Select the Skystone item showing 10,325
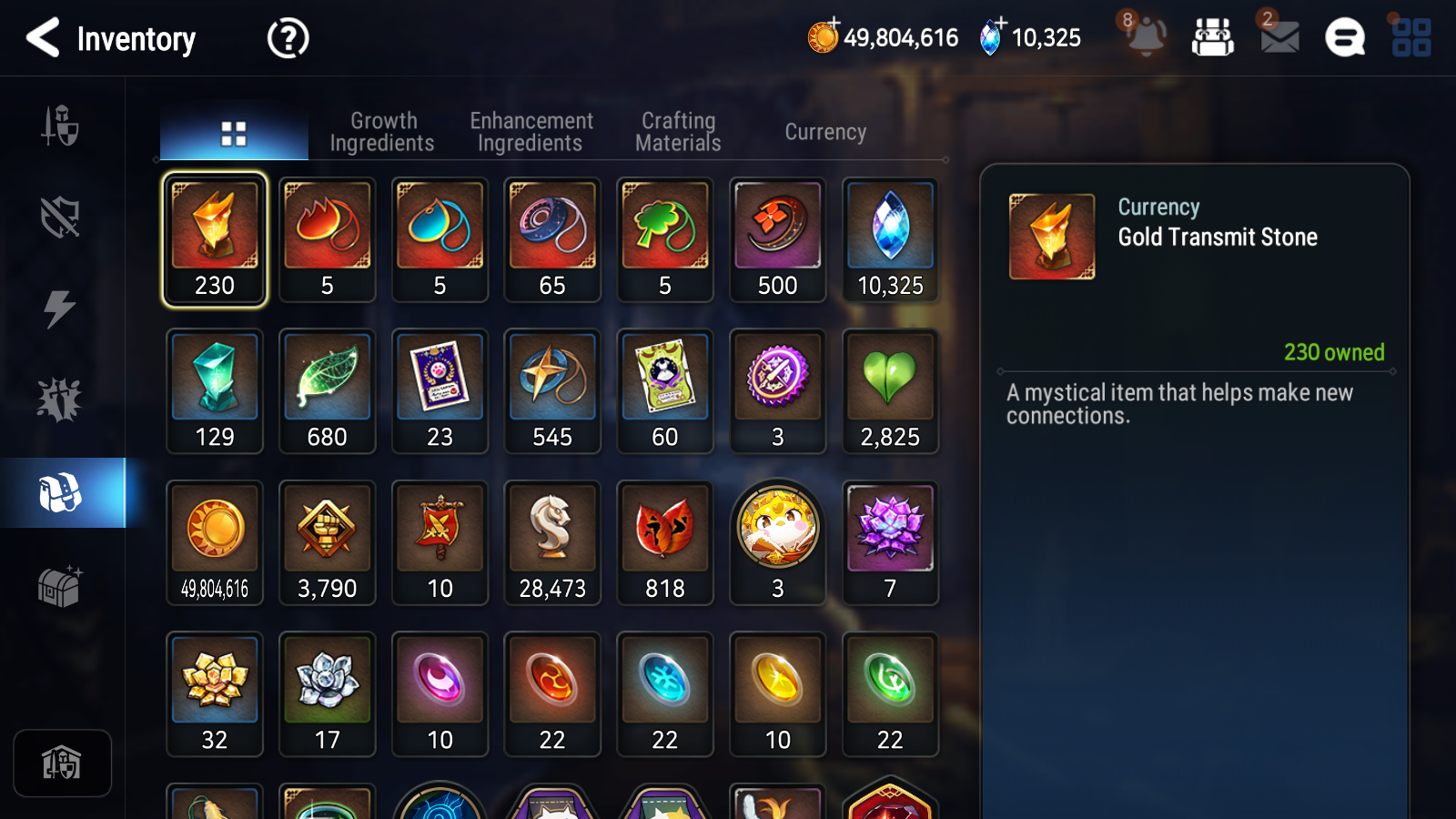 [x=890, y=239]
